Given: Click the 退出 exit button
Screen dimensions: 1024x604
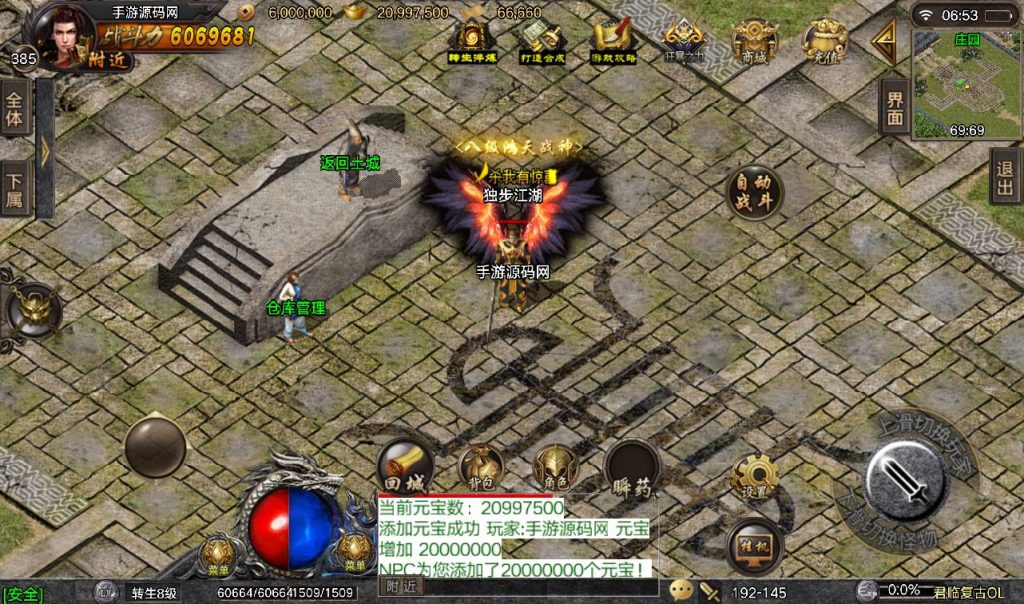Looking at the screenshot, I should 1005,178.
